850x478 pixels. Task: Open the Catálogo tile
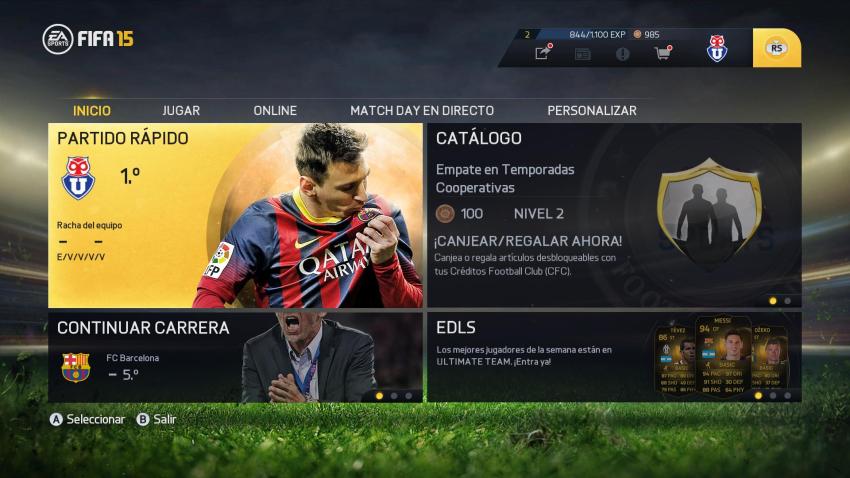coord(614,215)
